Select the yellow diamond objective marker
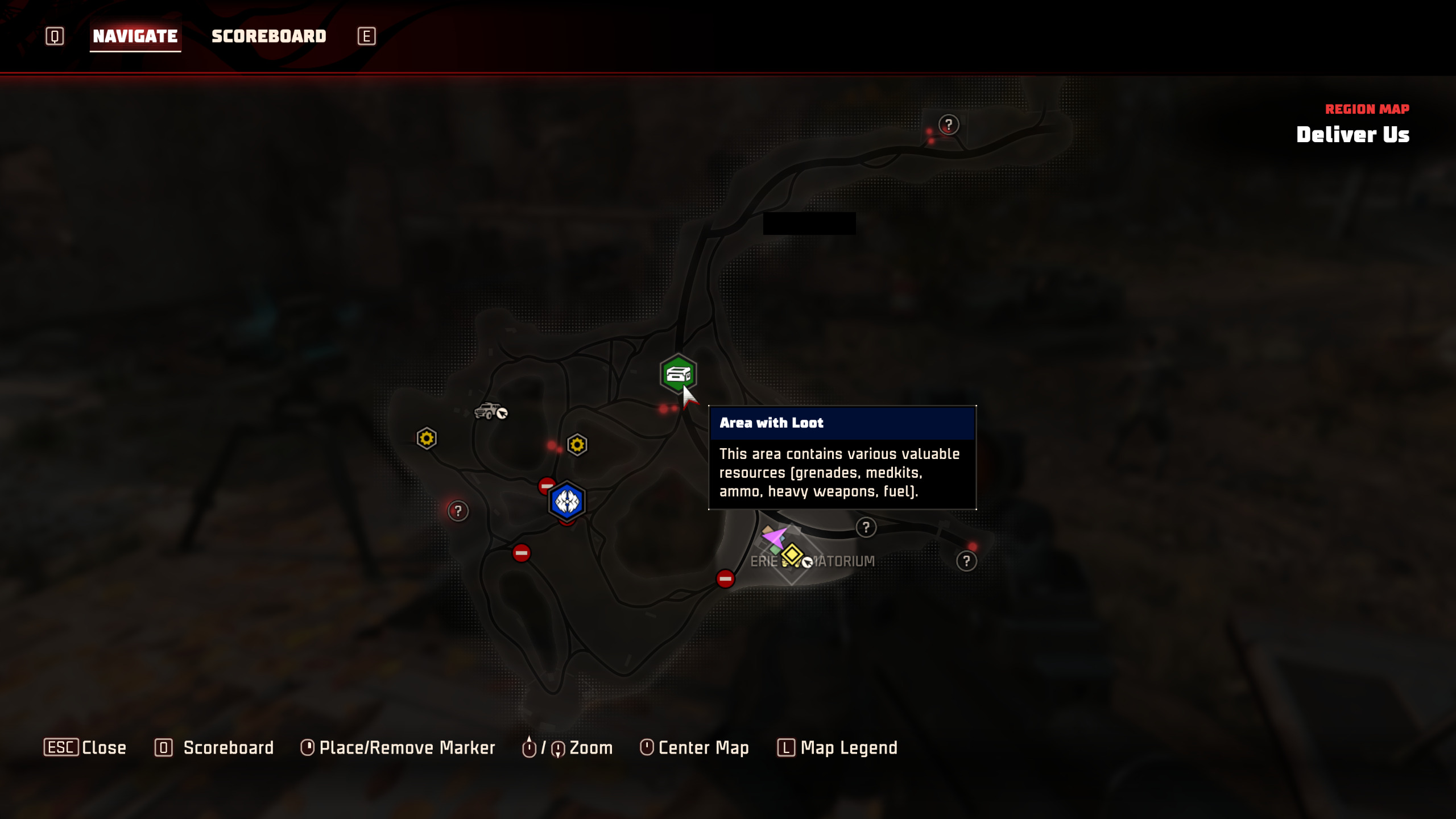Image resolution: width=1456 pixels, height=819 pixels. point(792,554)
